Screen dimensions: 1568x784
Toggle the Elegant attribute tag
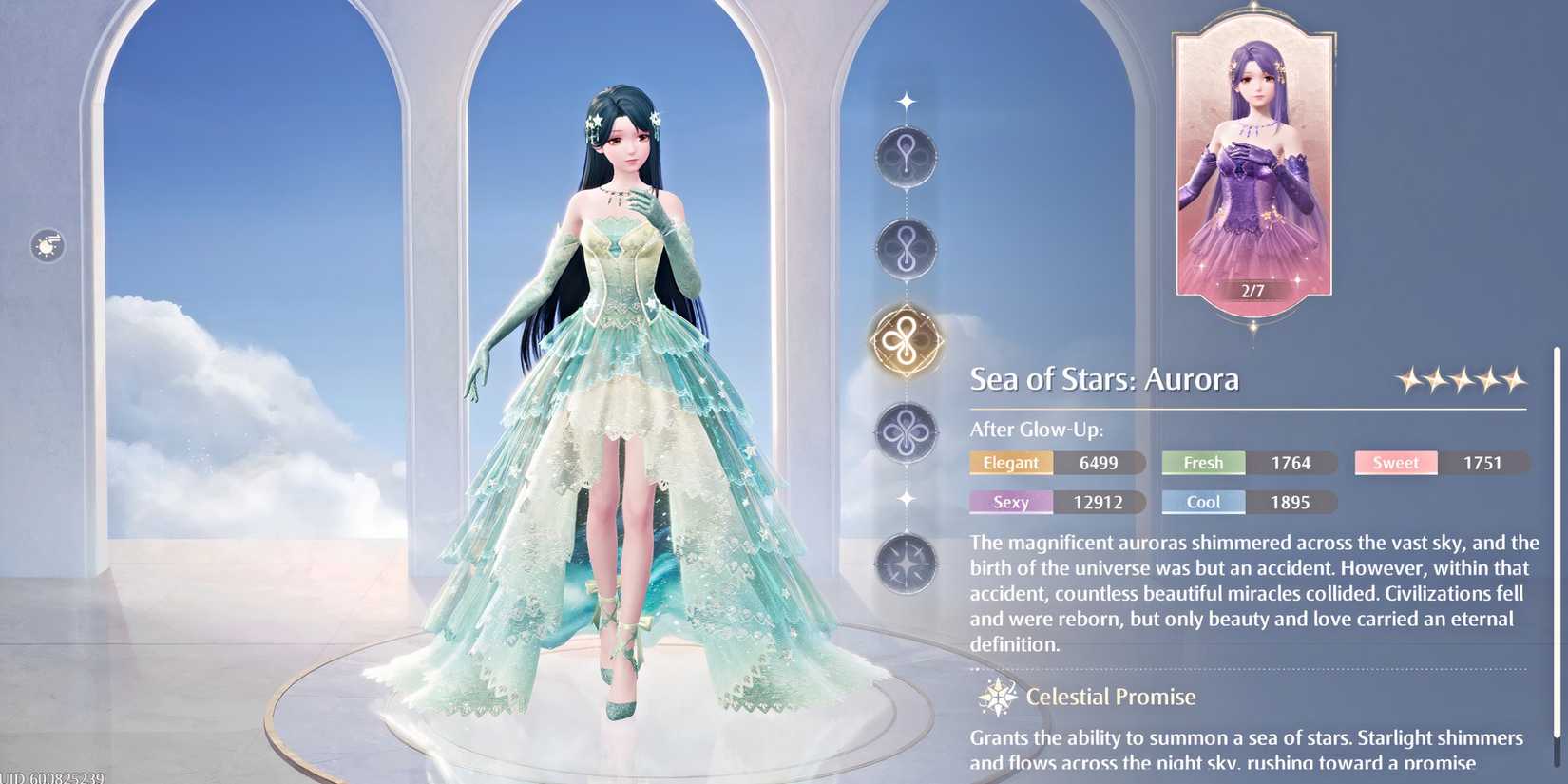[x=1010, y=463]
